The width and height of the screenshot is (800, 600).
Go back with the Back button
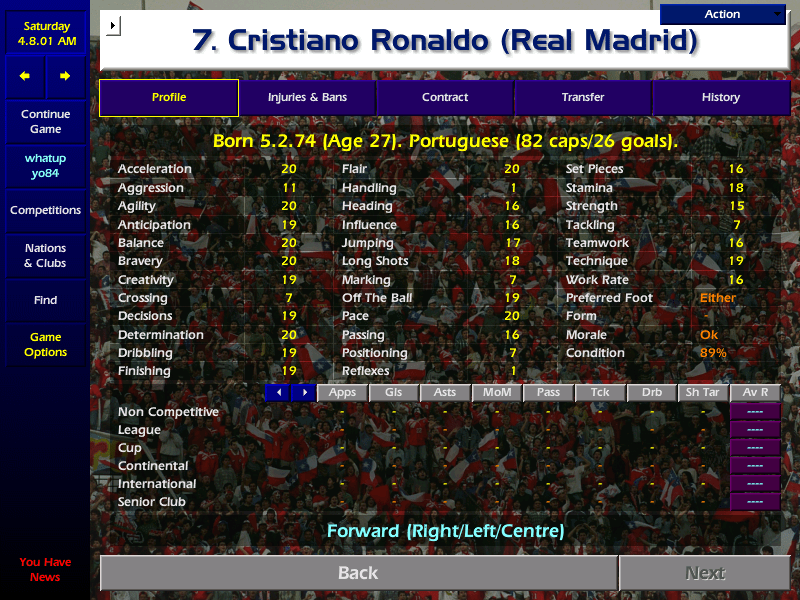[x=358, y=573]
